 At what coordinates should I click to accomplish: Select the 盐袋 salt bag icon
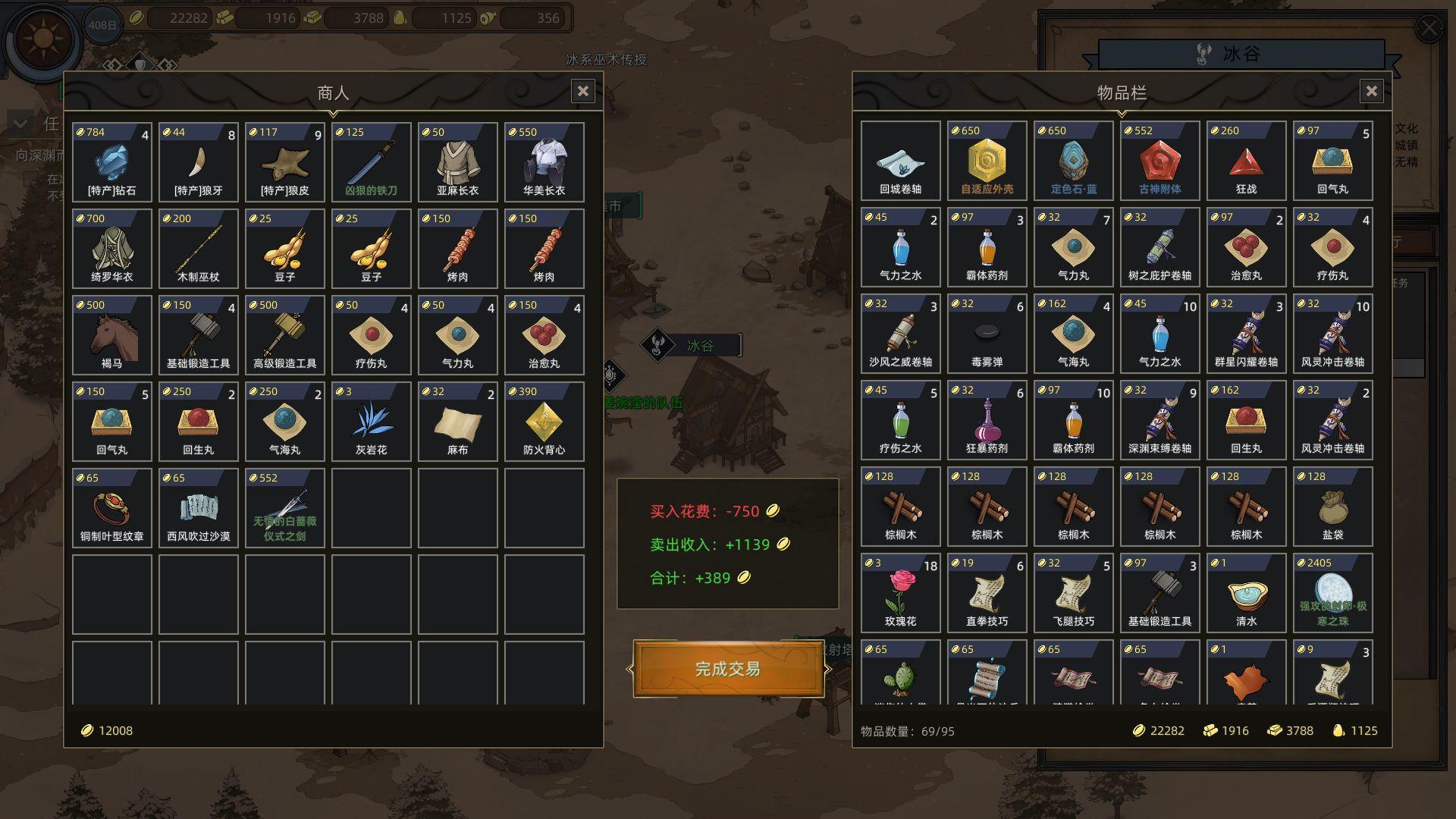point(1332,506)
